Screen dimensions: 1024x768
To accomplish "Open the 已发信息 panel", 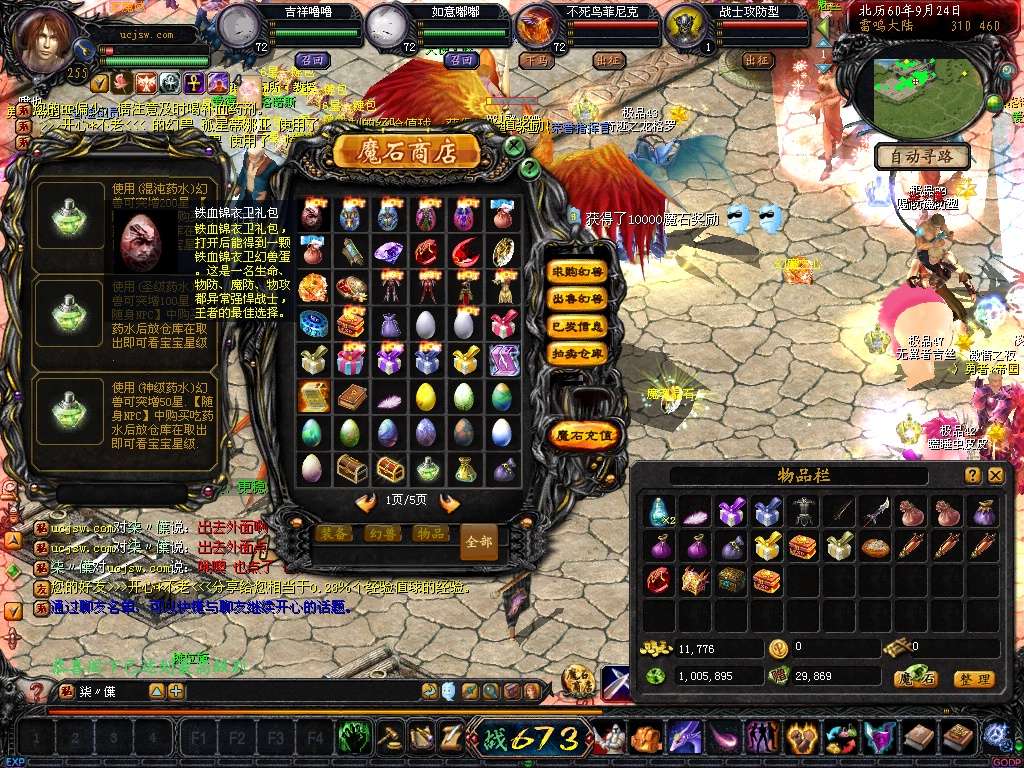I will coord(577,326).
